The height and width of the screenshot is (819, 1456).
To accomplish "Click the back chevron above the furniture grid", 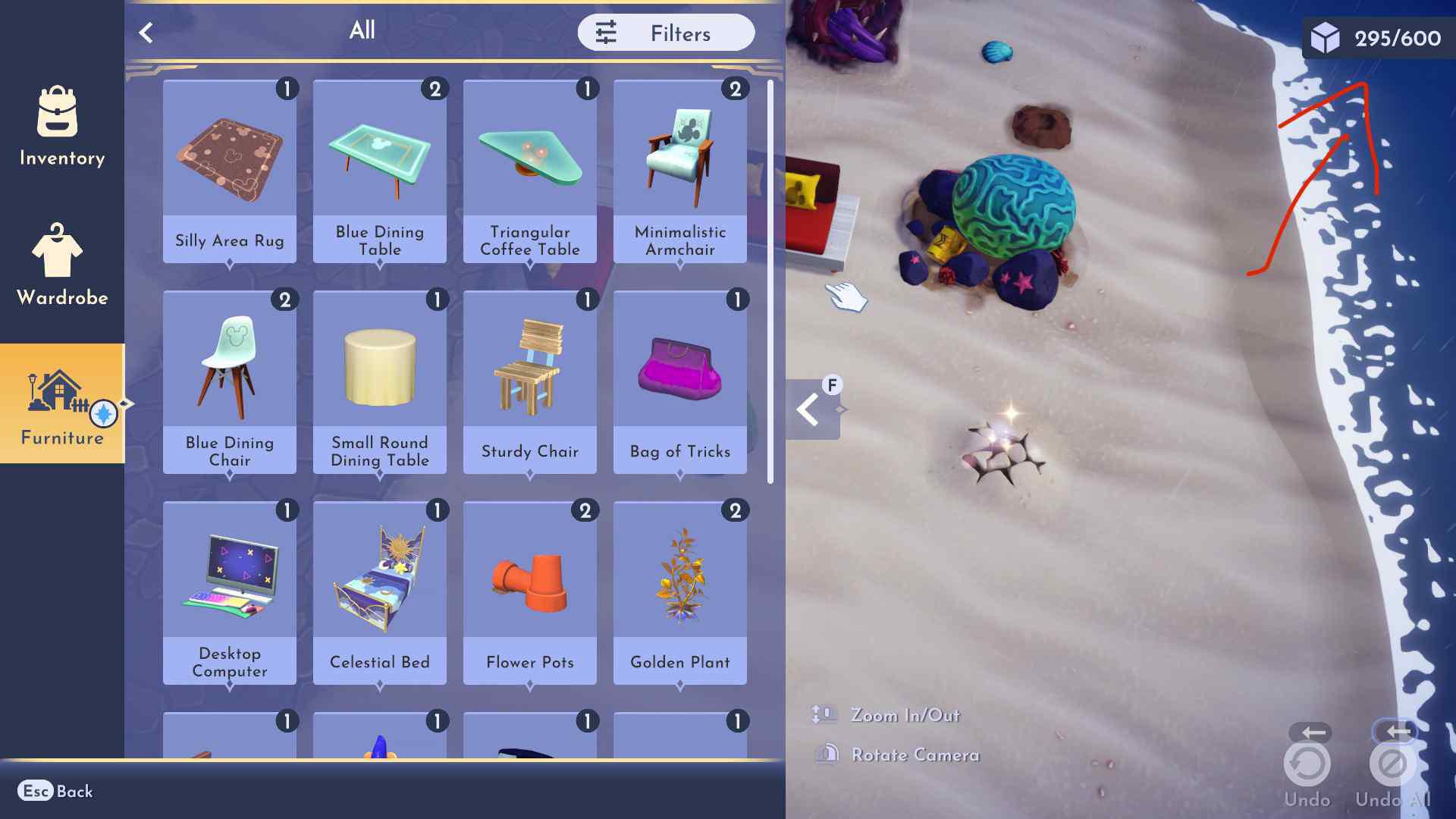I will 146,31.
